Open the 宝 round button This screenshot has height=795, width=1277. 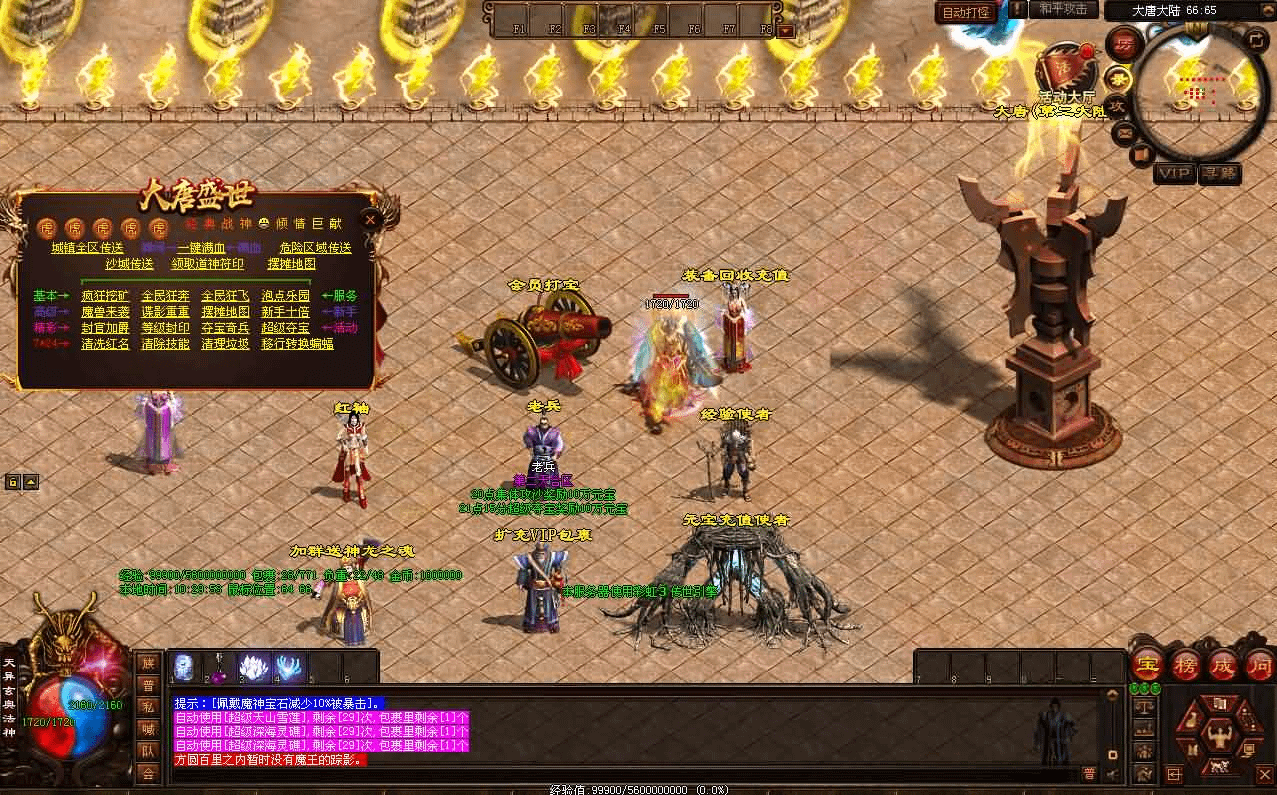coord(1146,664)
